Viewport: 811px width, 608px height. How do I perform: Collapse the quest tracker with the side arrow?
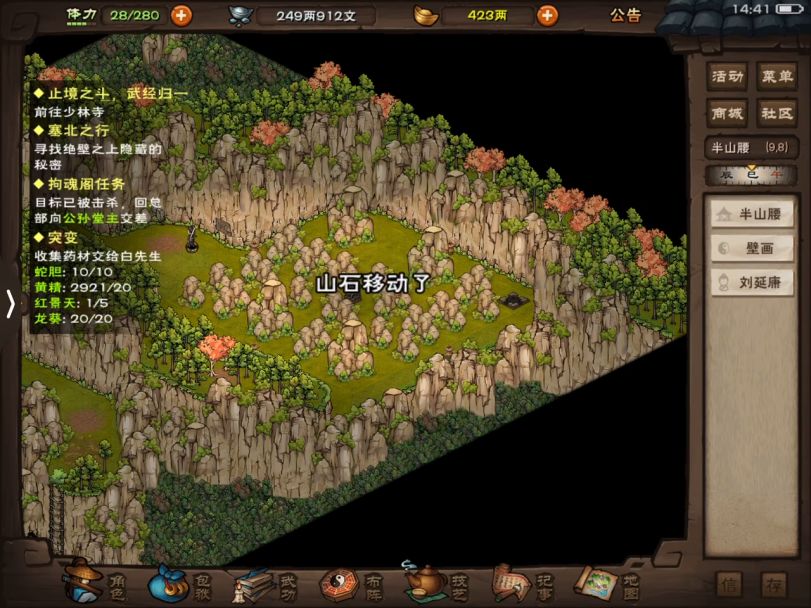10,303
